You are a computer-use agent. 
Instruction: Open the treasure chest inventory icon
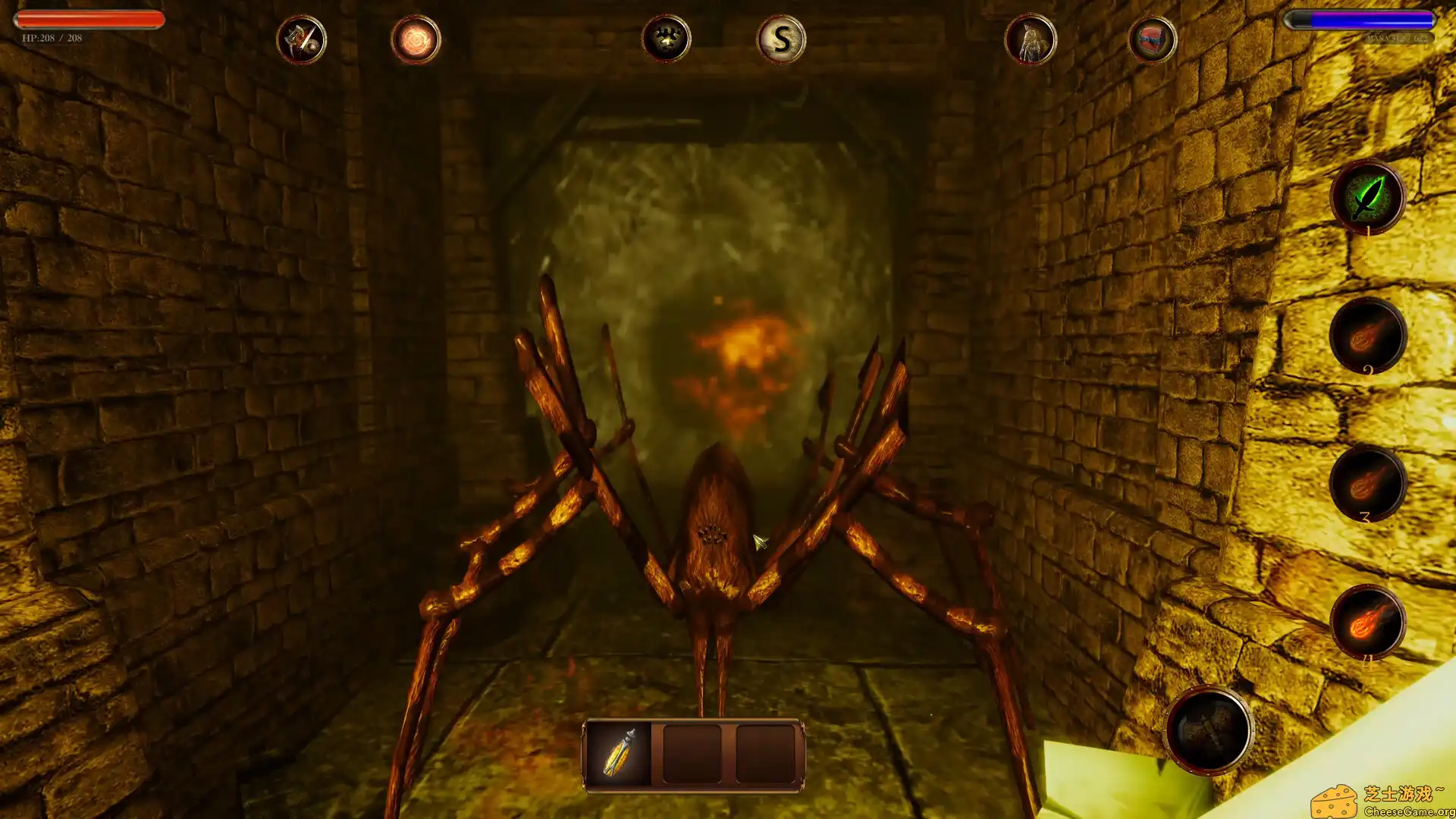pyautogui.click(x=1153, y=40)
